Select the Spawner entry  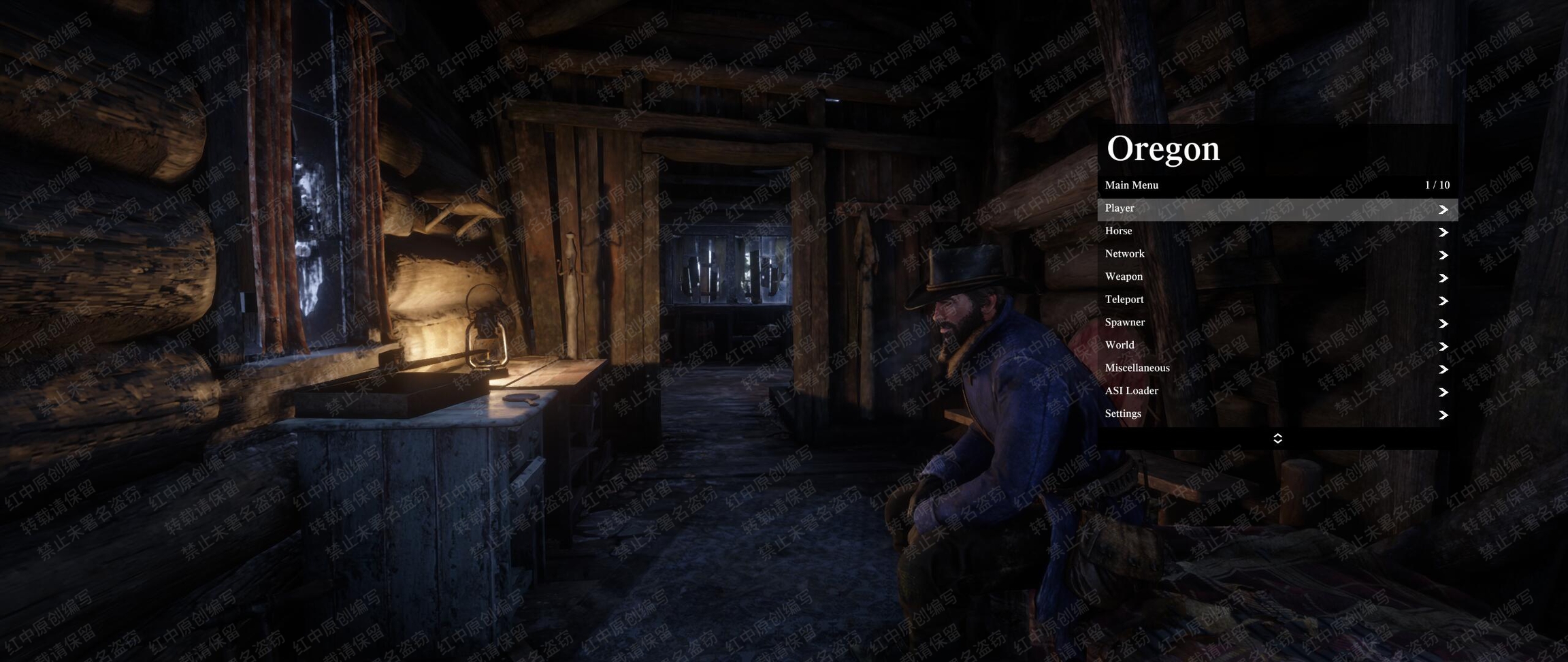coord(1277,323)
